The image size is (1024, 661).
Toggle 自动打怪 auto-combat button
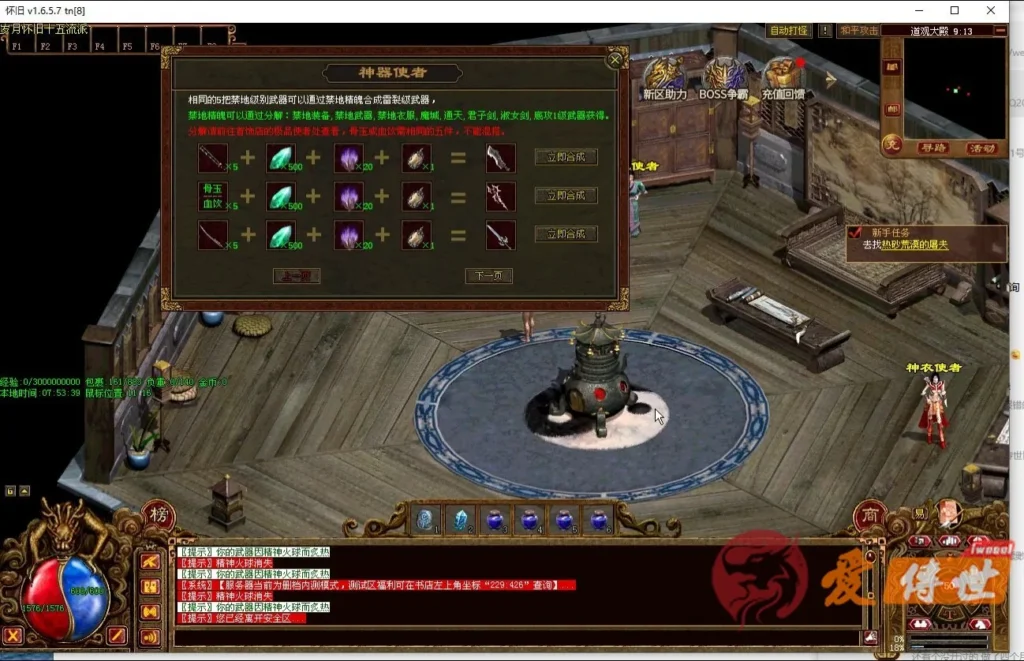(789, 31)
